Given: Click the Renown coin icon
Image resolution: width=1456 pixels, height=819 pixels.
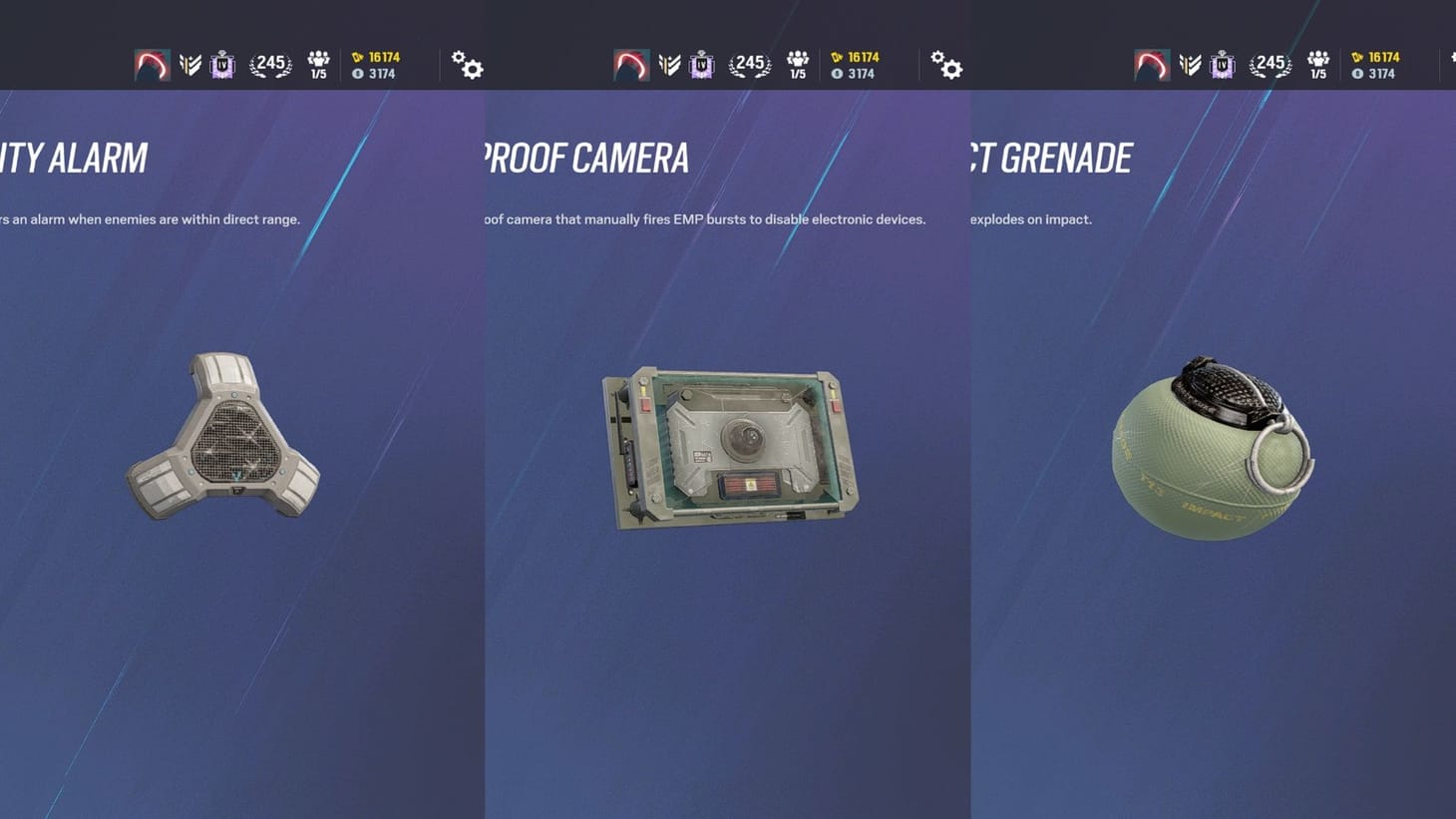Looking at the screenshot, I should (x=359, y=73).
